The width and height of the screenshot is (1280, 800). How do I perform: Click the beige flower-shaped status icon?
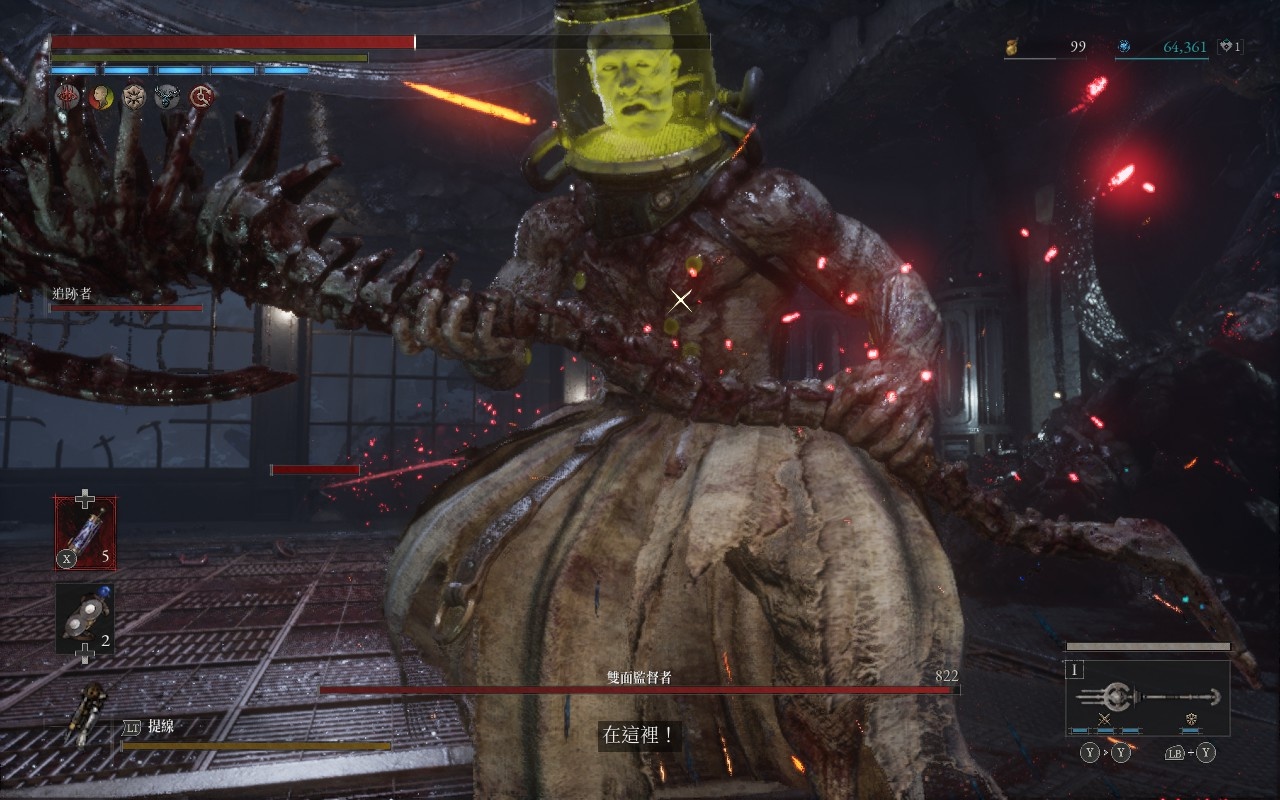tap(134, 96)
